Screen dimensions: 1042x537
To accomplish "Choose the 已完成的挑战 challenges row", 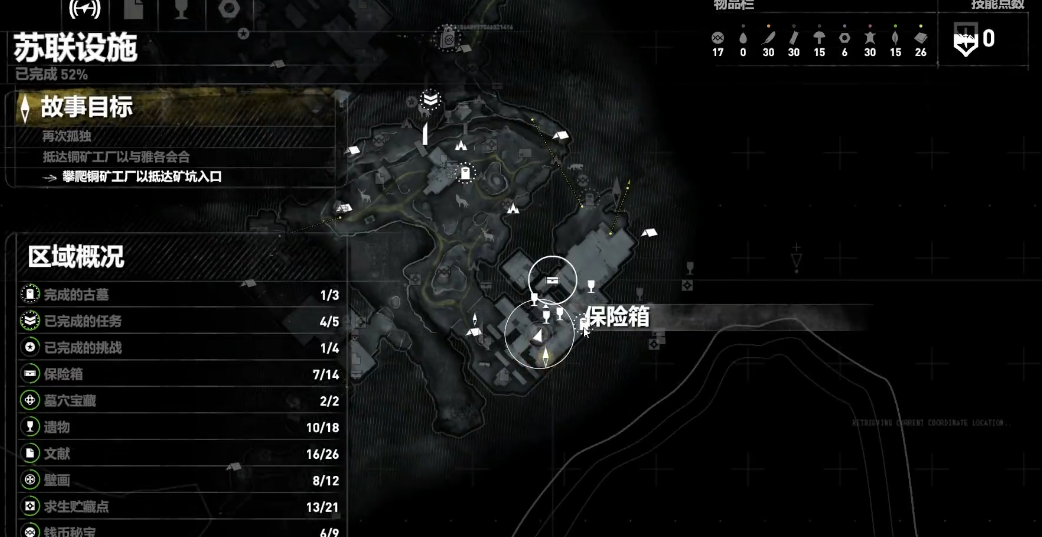I will click(180, 348).
